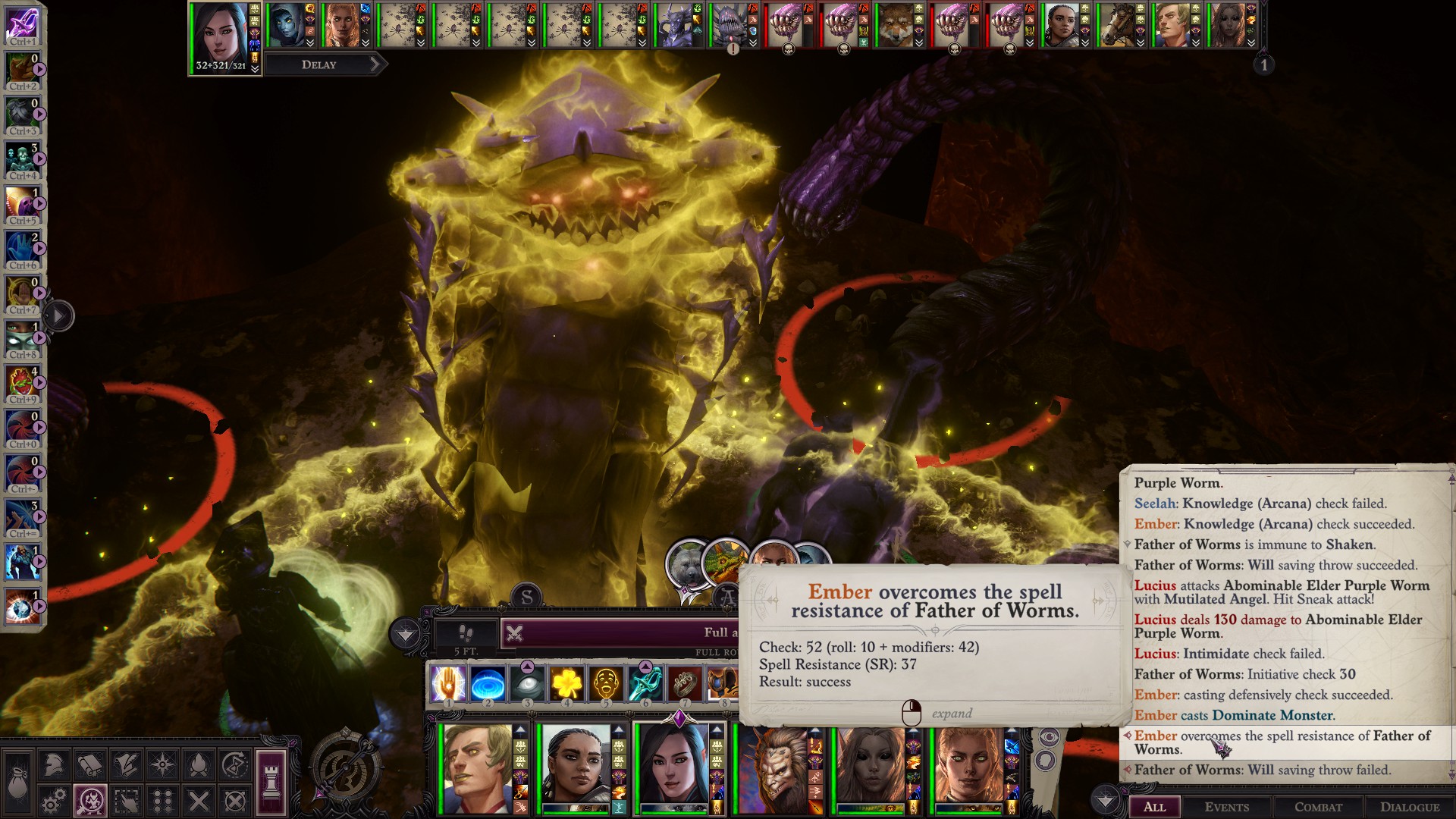Activate the glowing hand ability
Image resolution: width=1456 pixels, height=819 pixels.
coord(448,684)
